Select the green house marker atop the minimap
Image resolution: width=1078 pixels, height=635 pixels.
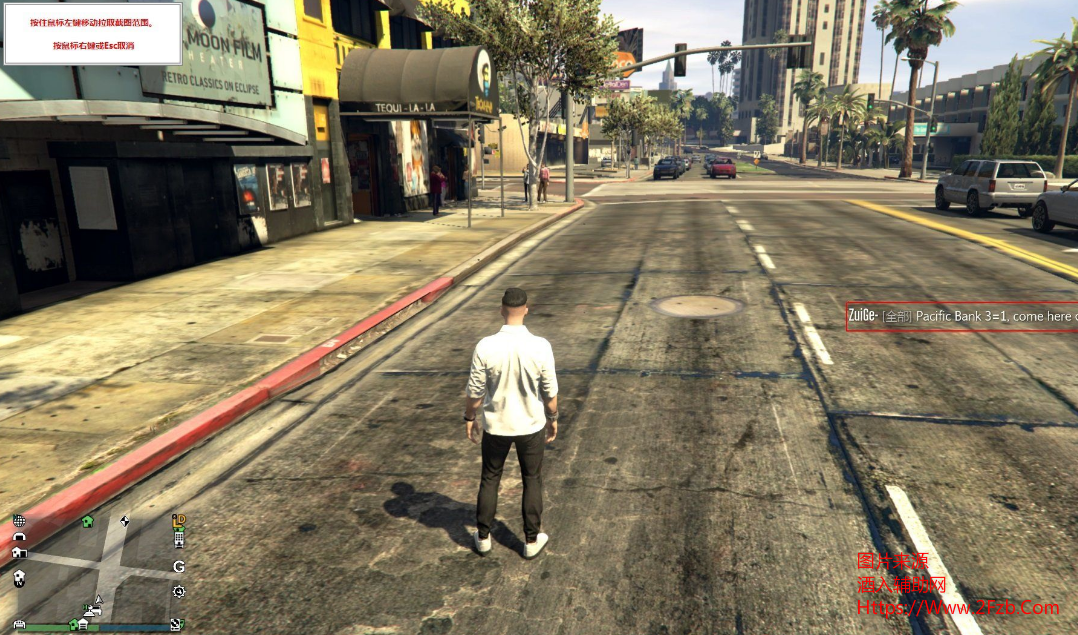coord(87,521)
